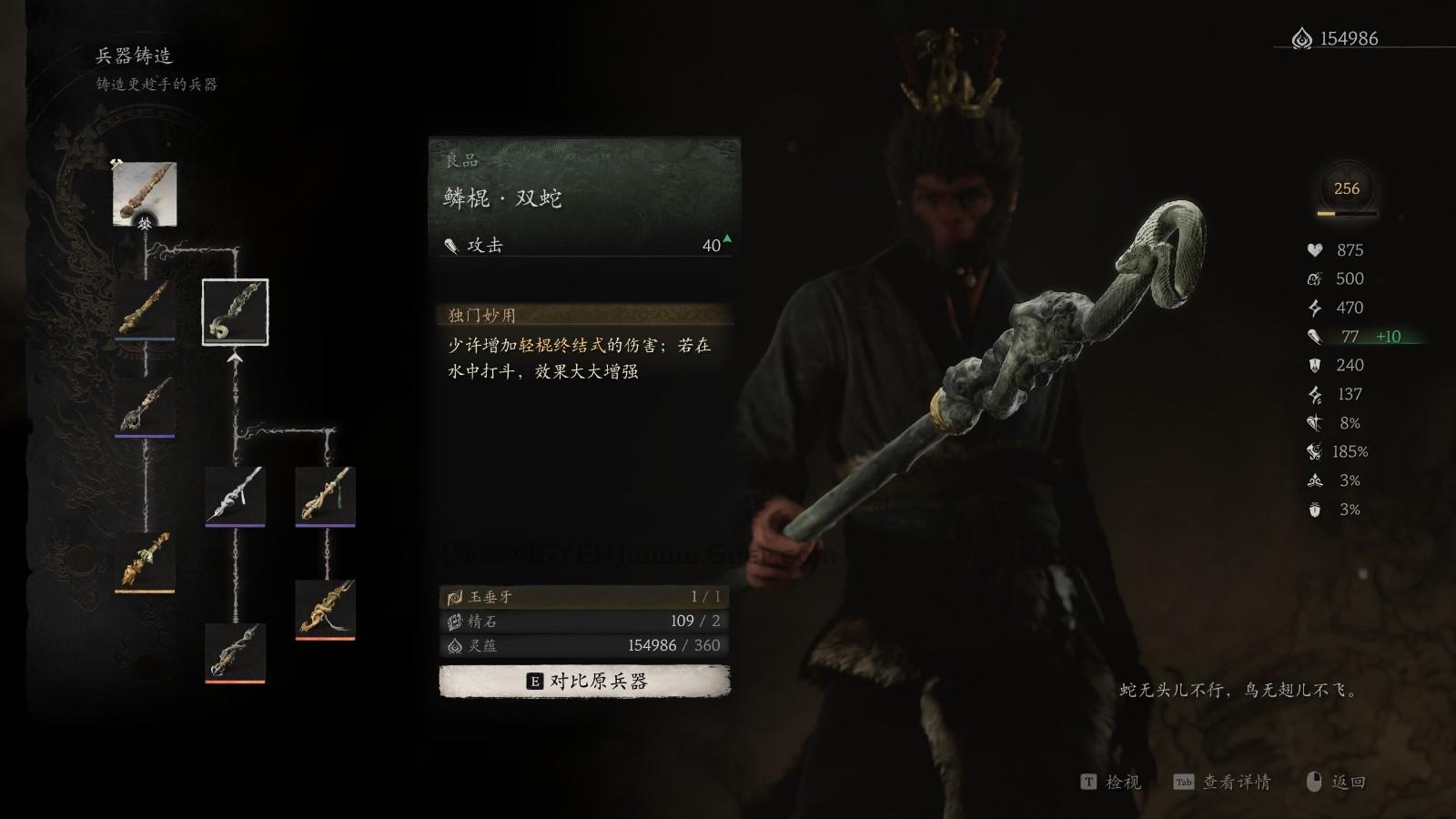Activate the 检视 inspect option
1456x819 pixels.
coord(1111,782)
